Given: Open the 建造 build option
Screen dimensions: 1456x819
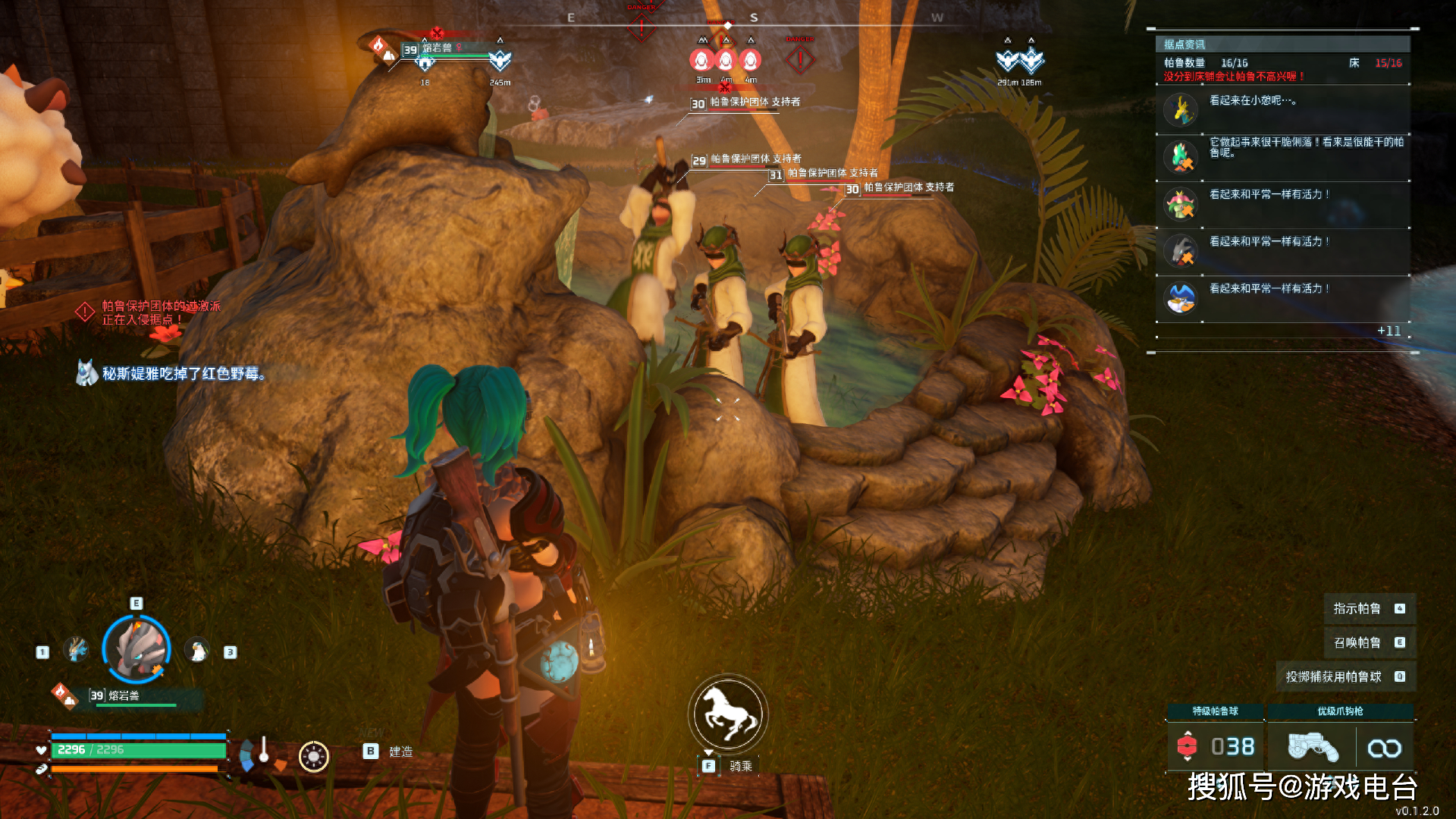Looking at the screenshot, I should pyautogui.click(x=400, y=752).
